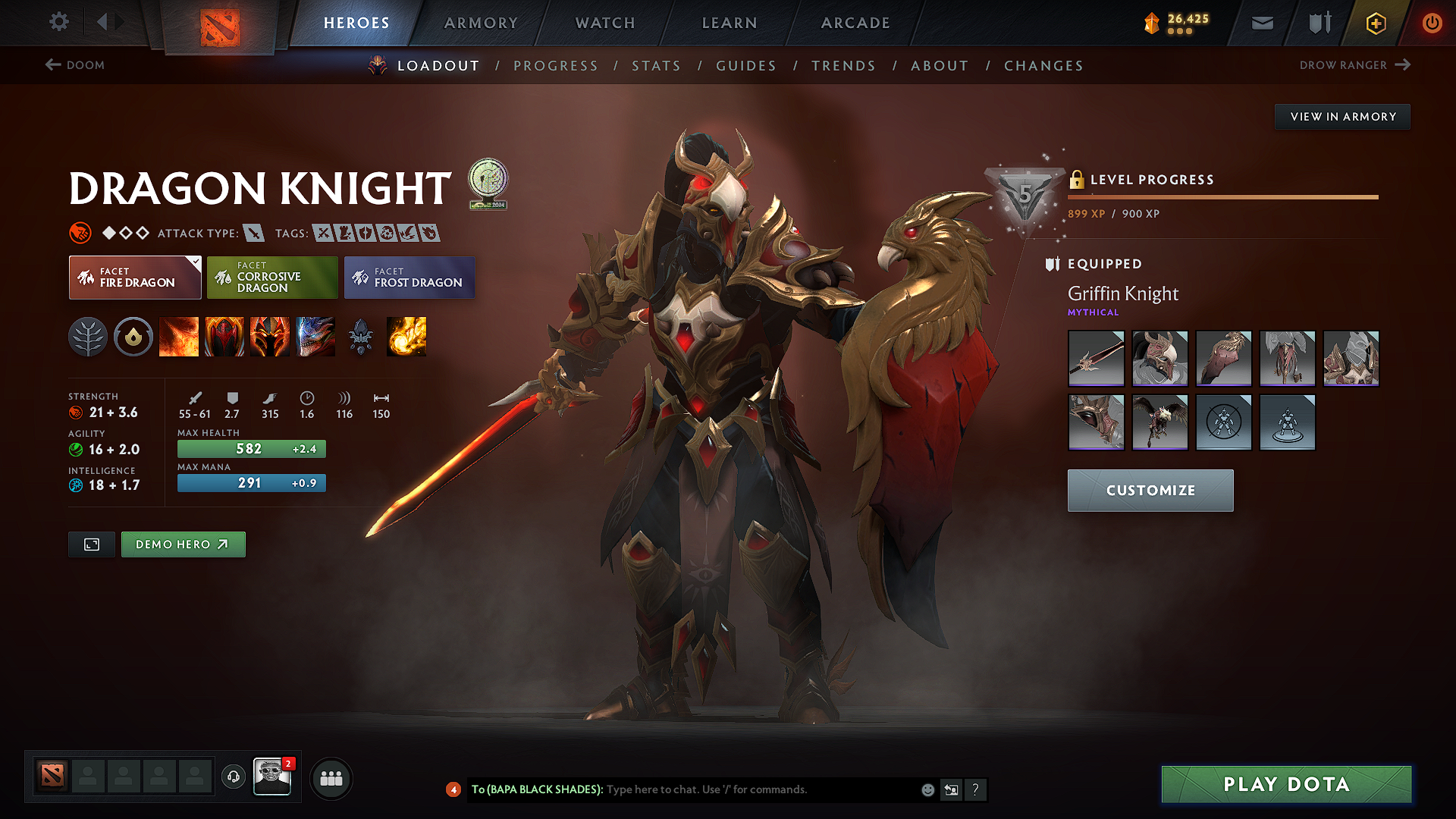
Task: Open the Elder Dragon Form ability
Action: [315, 337]
